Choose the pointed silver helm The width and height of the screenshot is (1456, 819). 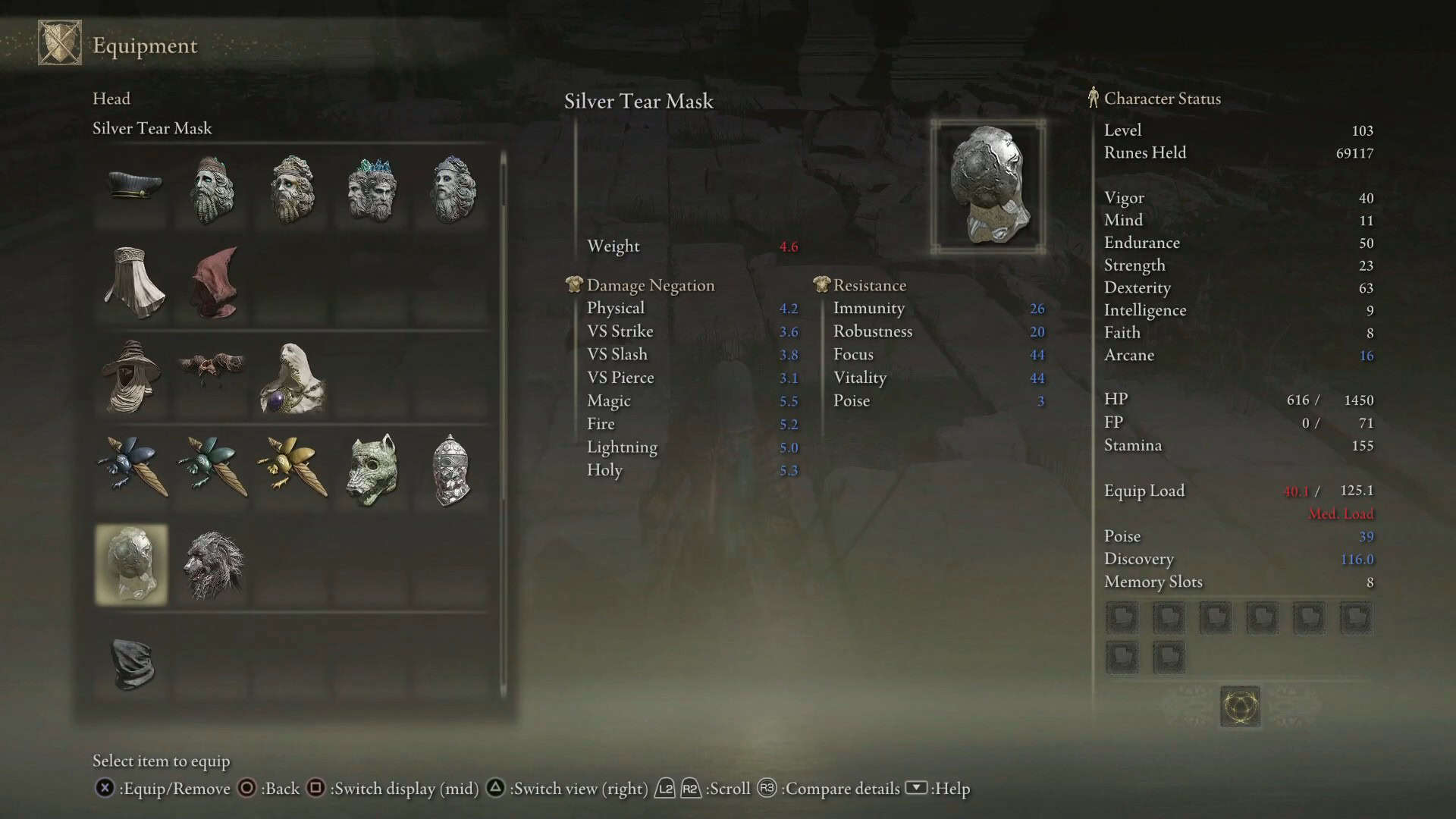[450, 469]
